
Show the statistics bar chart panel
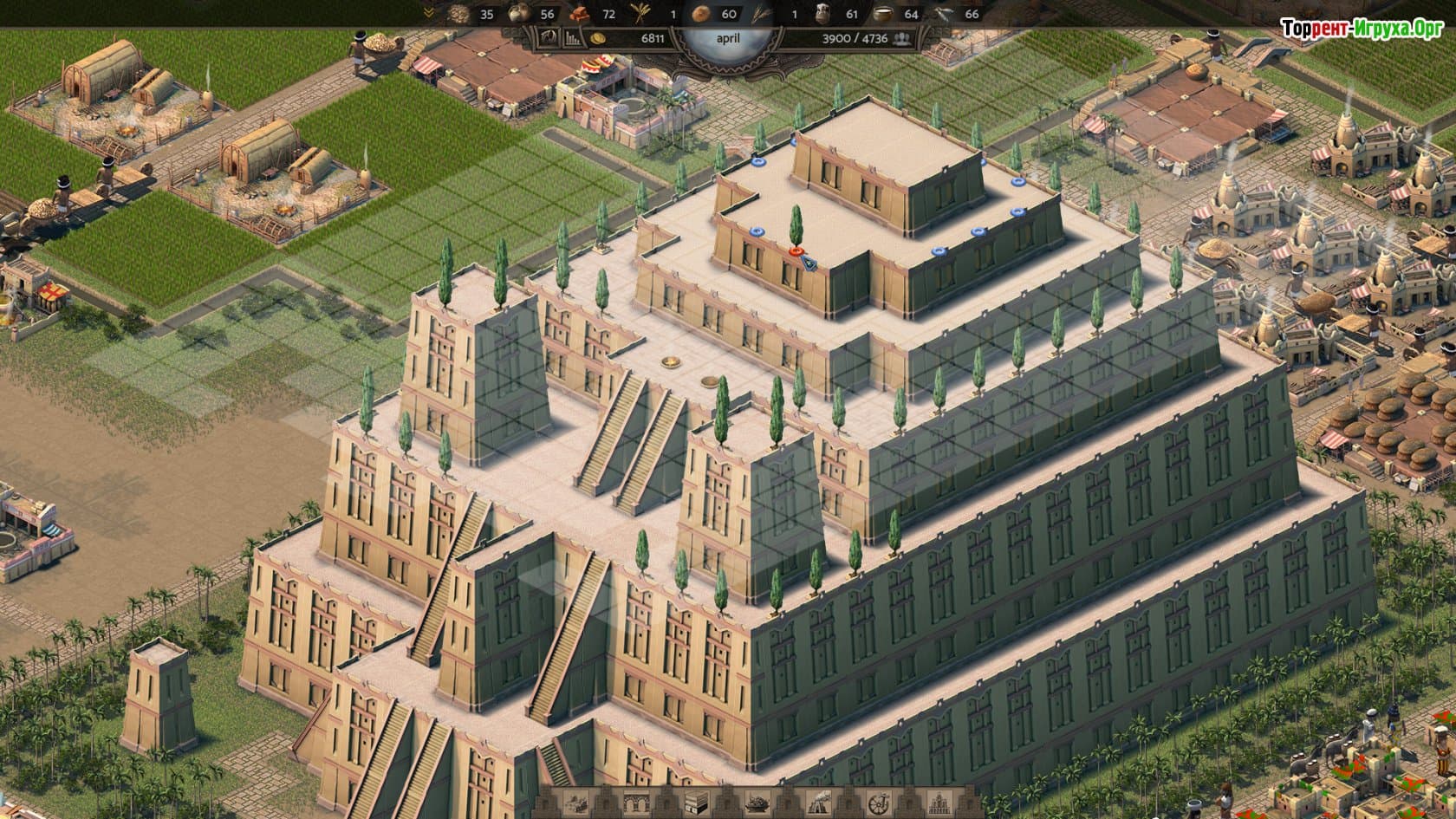pyautogui.click(x=573, y=38)
